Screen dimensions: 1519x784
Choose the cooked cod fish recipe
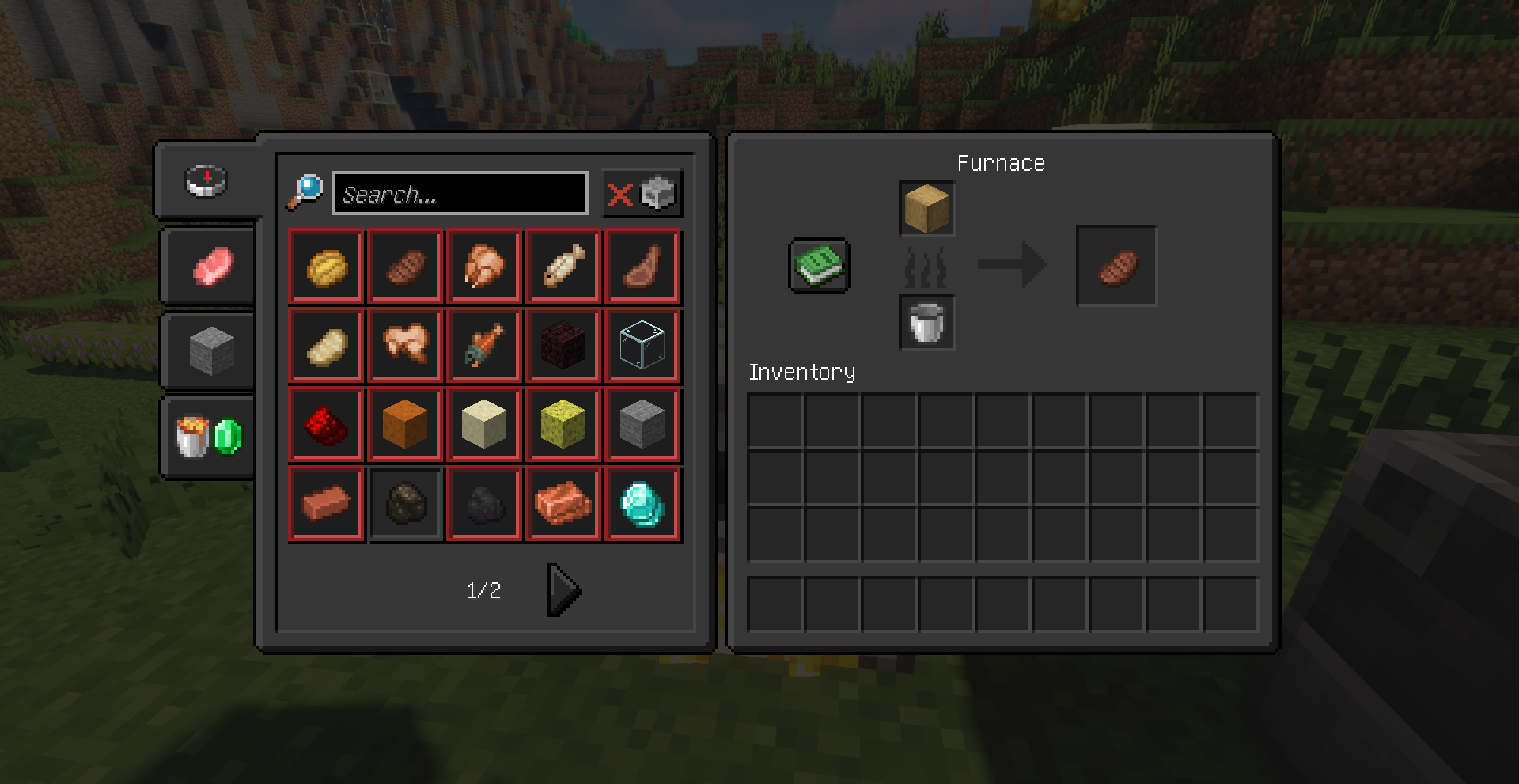(563, 266)
